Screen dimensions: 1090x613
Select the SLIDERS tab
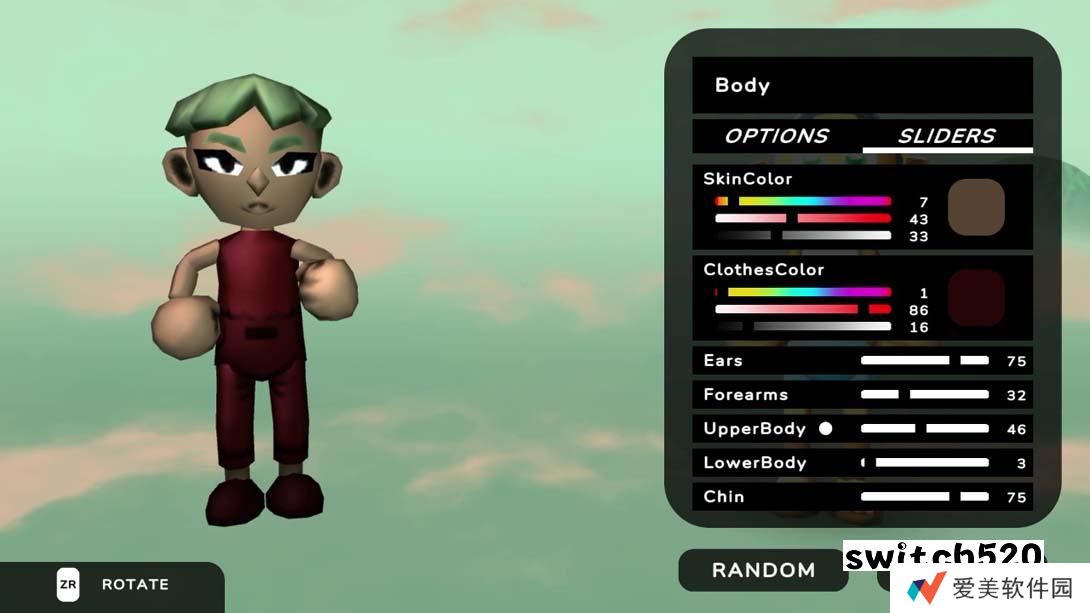tap(946, 136)
